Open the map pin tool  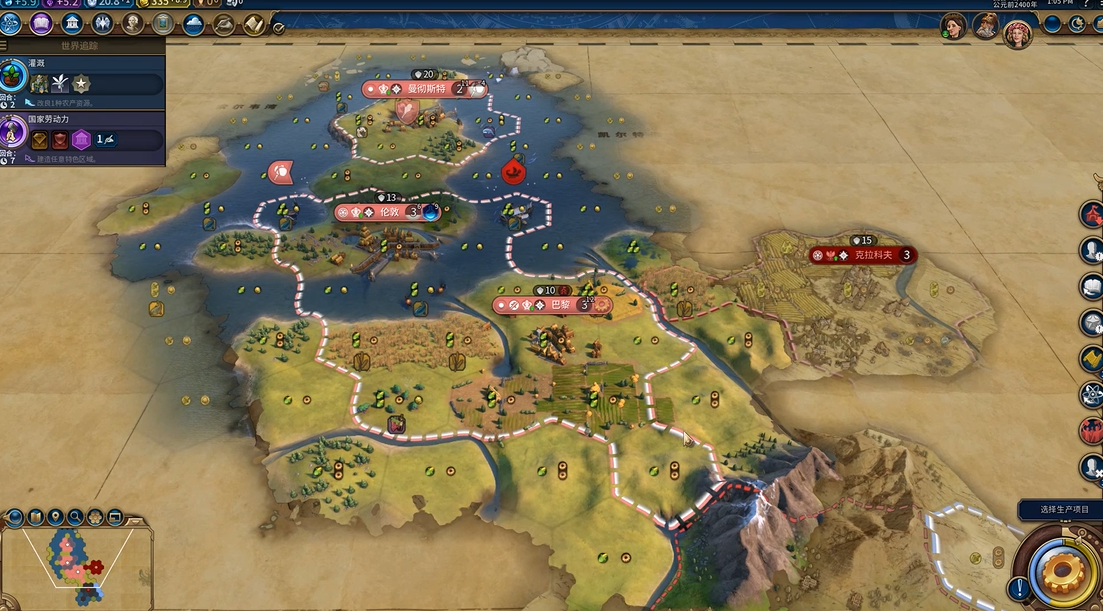[x=55, y=517]
